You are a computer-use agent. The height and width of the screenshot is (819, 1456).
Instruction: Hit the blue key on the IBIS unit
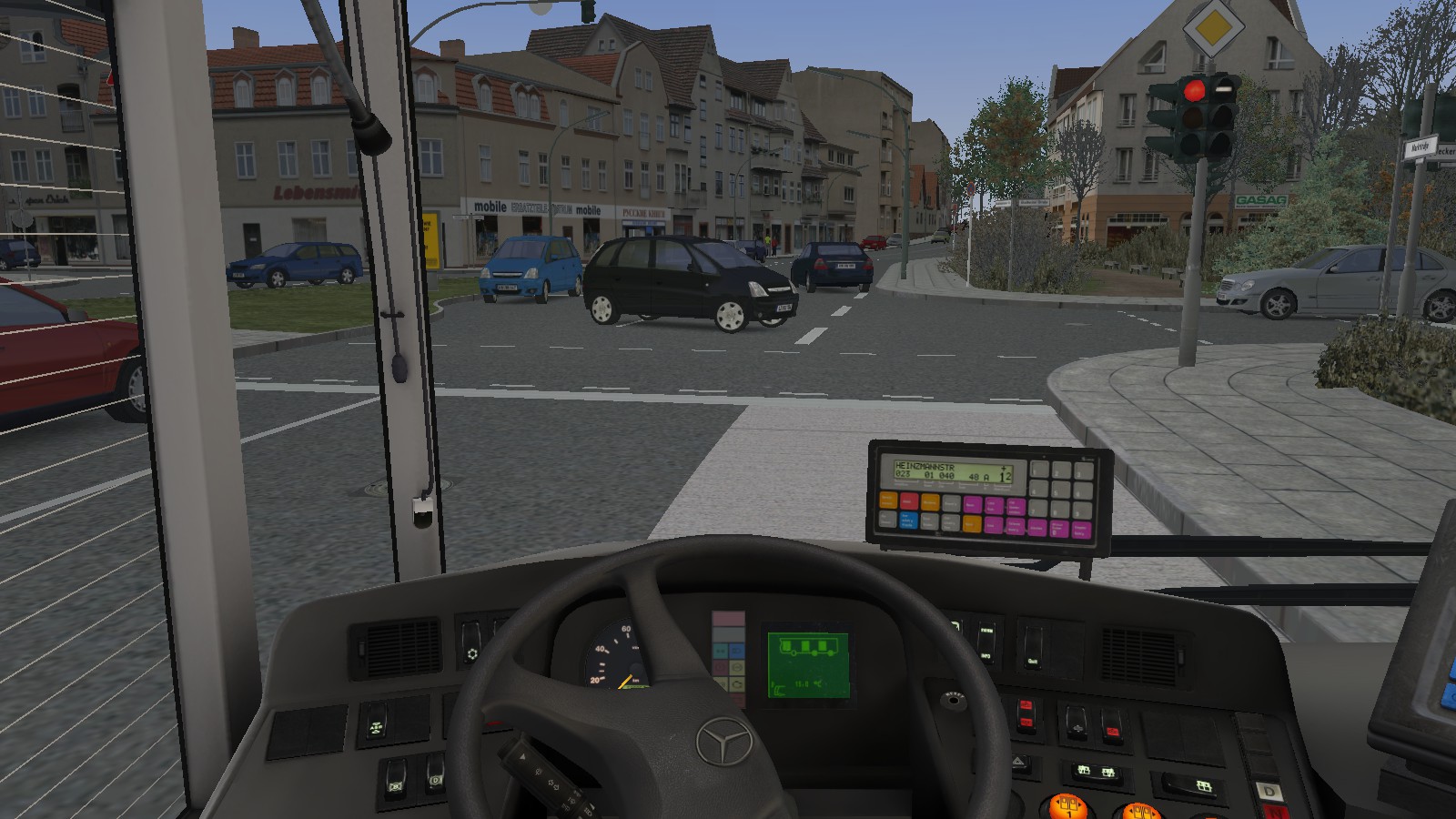coord(906,521)
